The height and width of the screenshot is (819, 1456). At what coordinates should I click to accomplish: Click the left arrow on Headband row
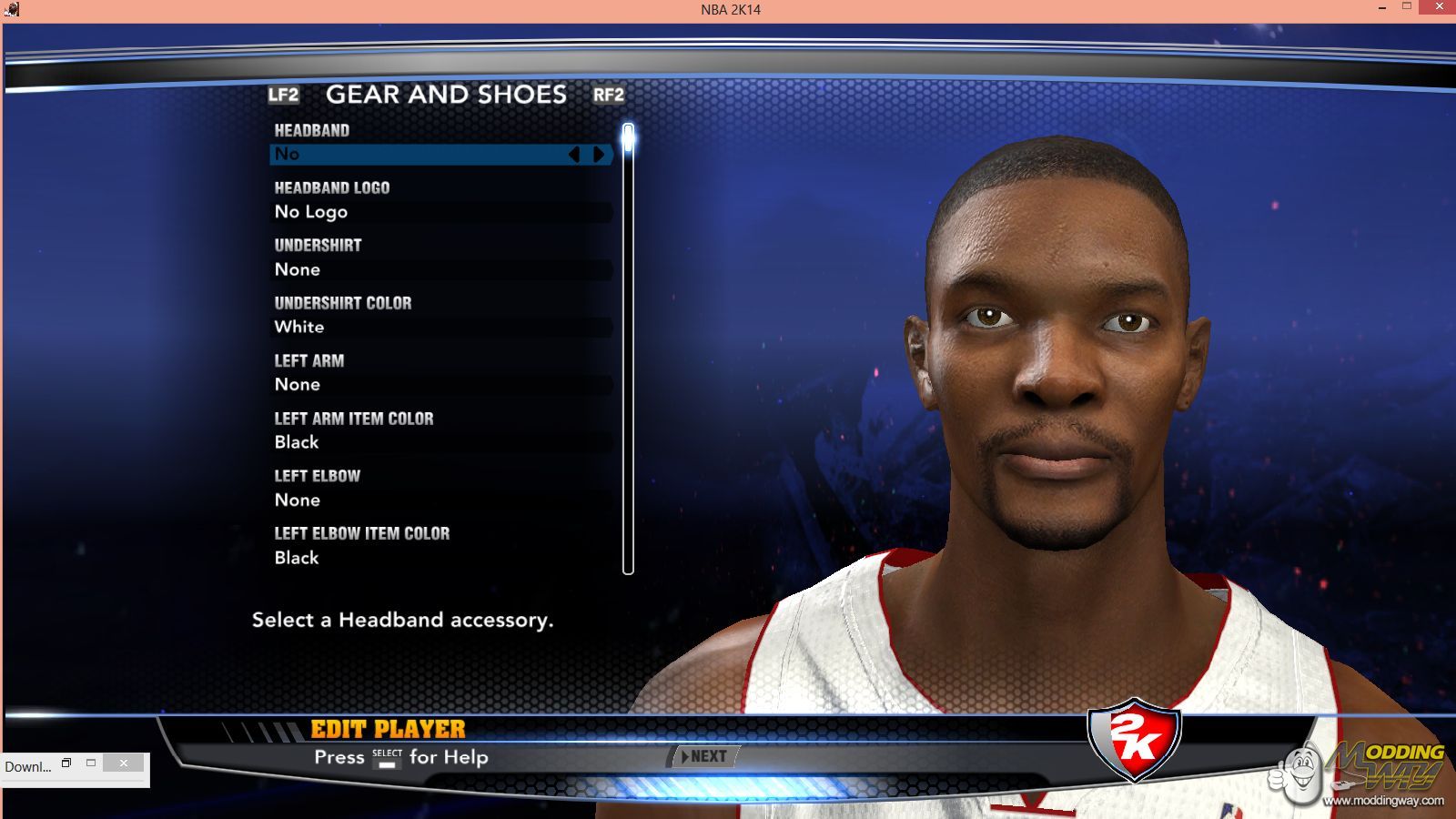574,155
